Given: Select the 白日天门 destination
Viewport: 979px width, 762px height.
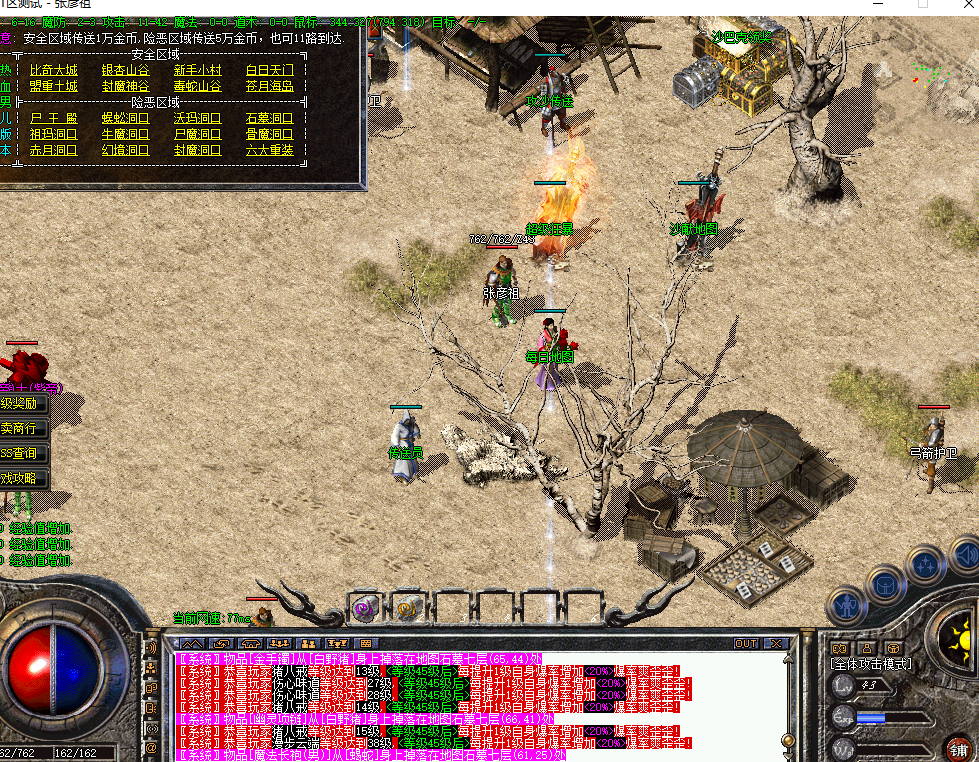Looking at the screenshot, I should click(269, 70).
